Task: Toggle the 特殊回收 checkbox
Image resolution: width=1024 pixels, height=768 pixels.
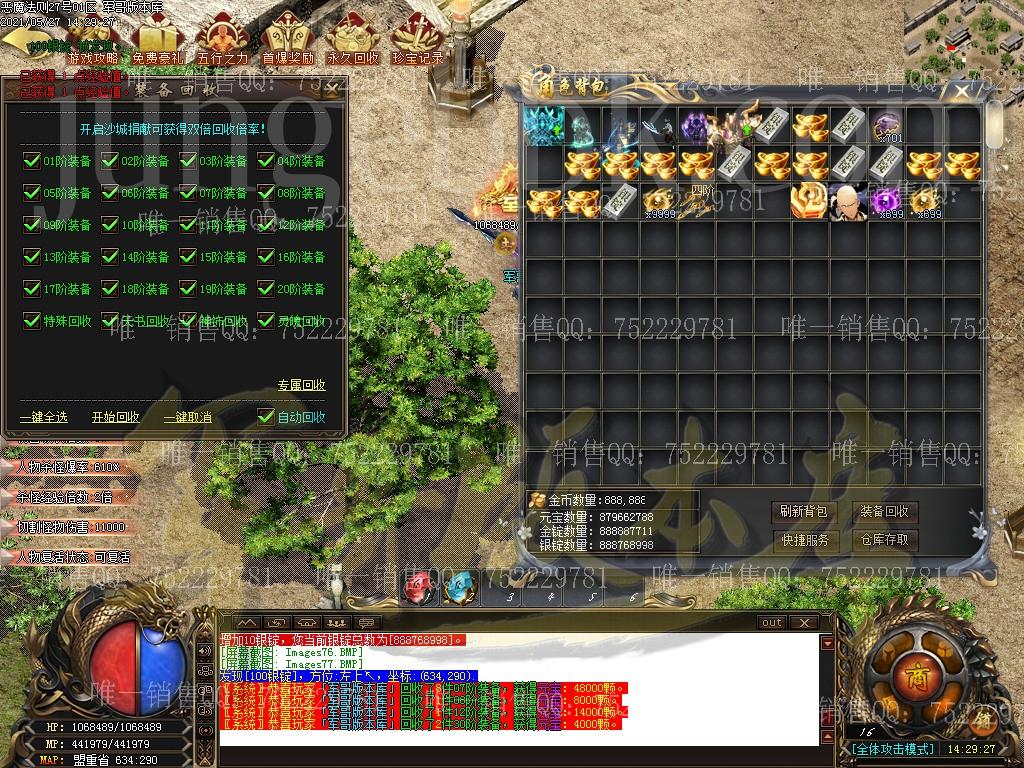Action: [x=31, y=321]
